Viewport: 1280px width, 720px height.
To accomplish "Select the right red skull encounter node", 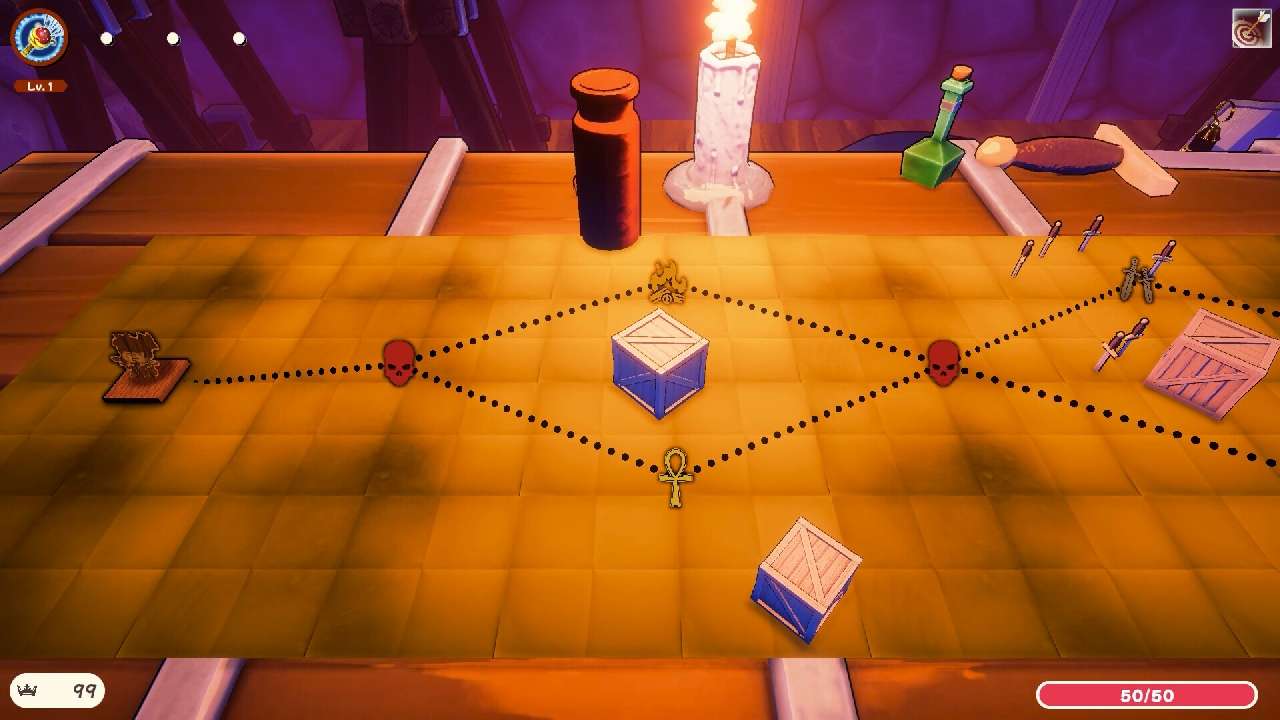I will pos(944,362).
